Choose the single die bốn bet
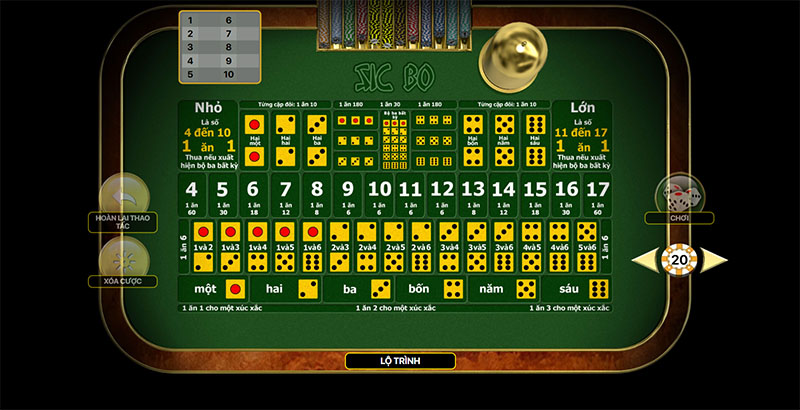The image size is (800, 410). click(x=436, y=289)
